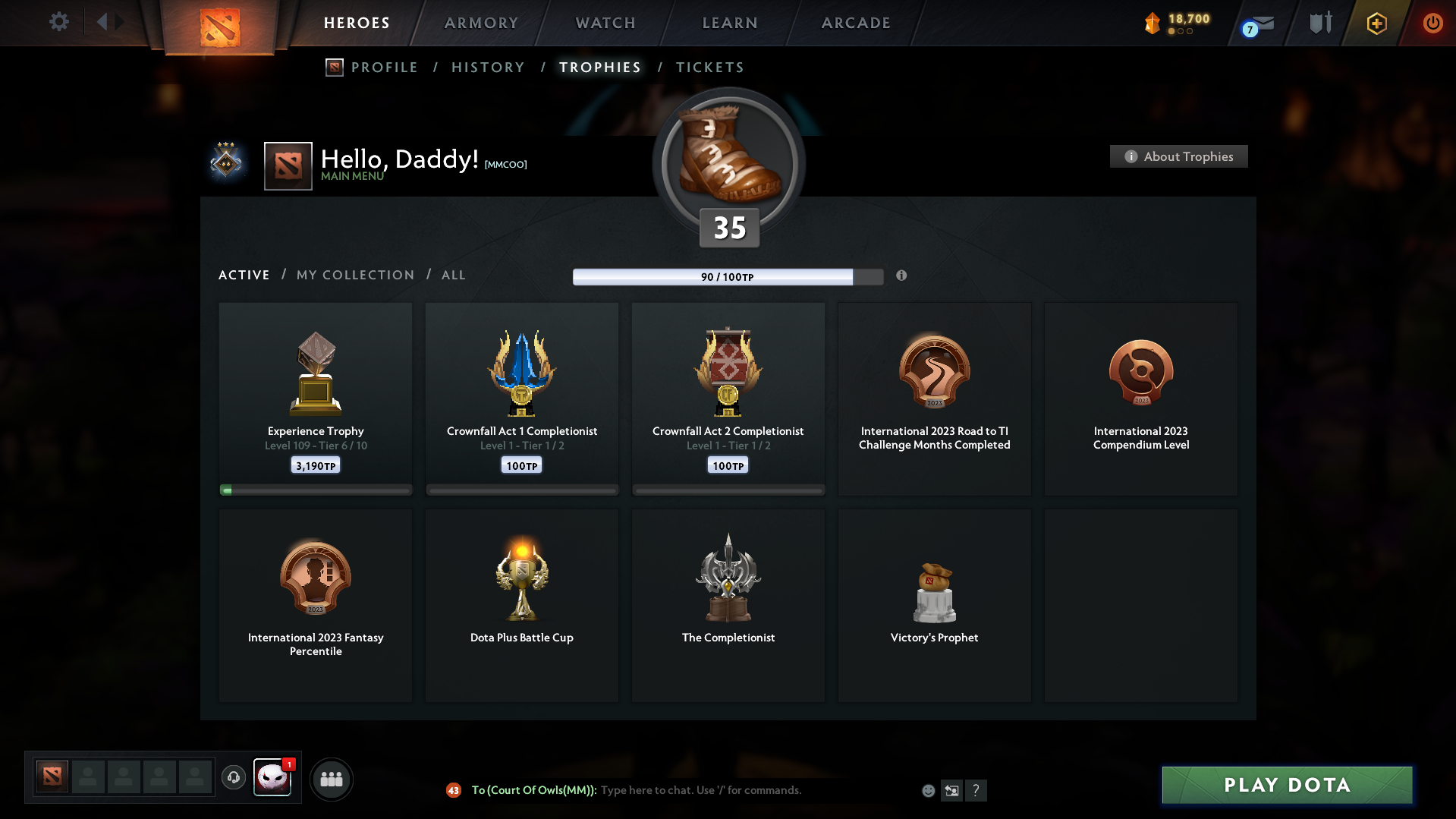The image size is (1456, 819).
Task: Switch to the MY COLLECTION tab
Action: pos(354,275)
